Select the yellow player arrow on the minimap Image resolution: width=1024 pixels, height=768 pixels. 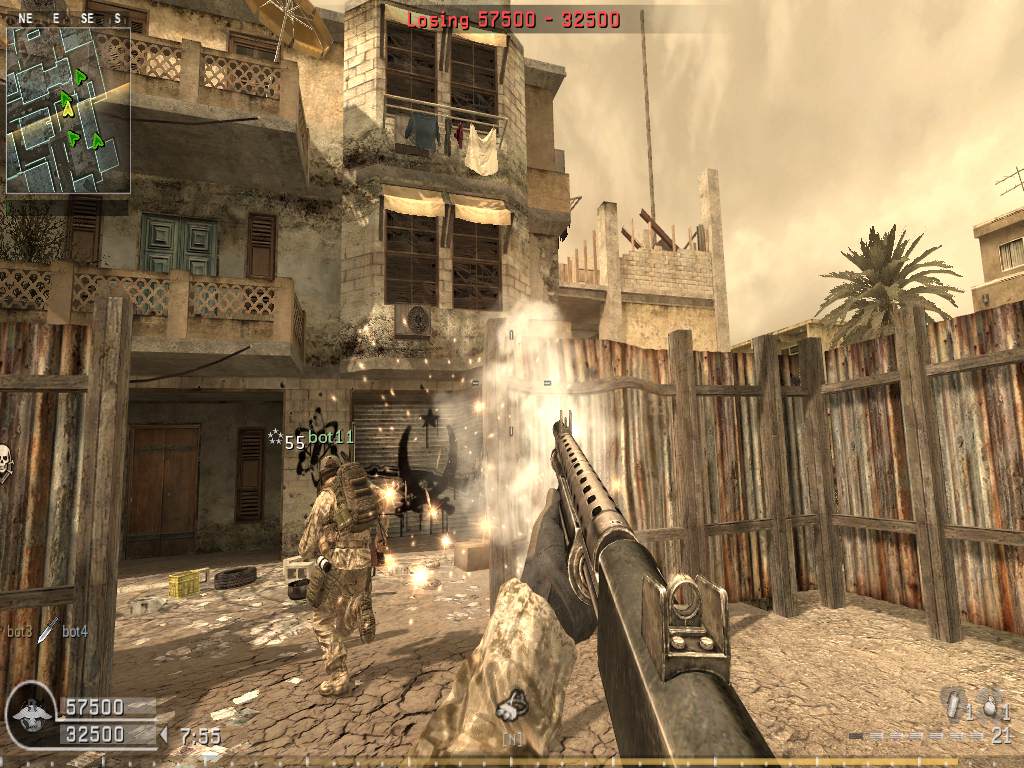(x=68, y=110)
